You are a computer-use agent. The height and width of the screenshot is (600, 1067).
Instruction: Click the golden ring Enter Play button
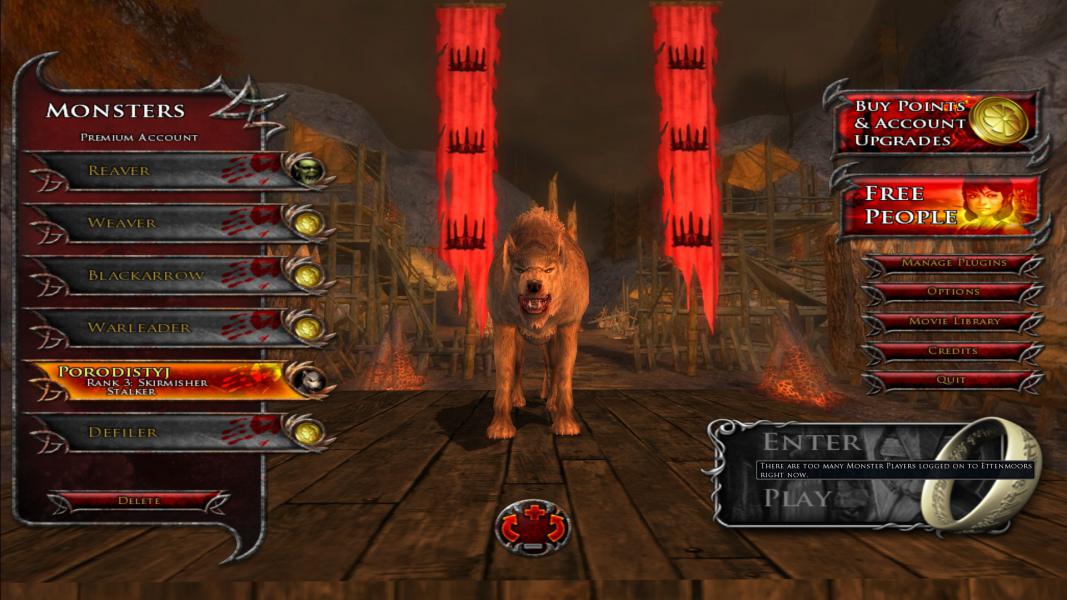tap(975, 473)
